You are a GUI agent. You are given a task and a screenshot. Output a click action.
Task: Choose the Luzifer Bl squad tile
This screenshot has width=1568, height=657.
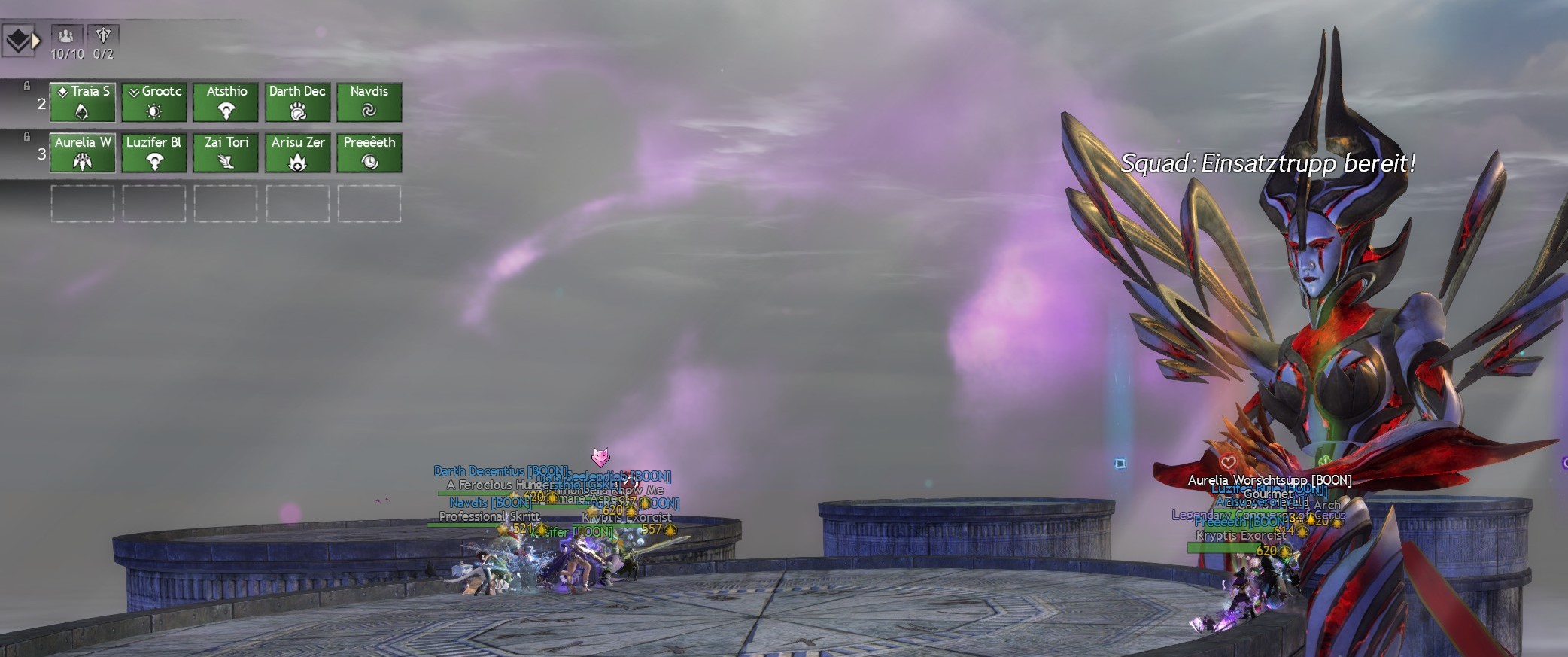click(154, 153)
